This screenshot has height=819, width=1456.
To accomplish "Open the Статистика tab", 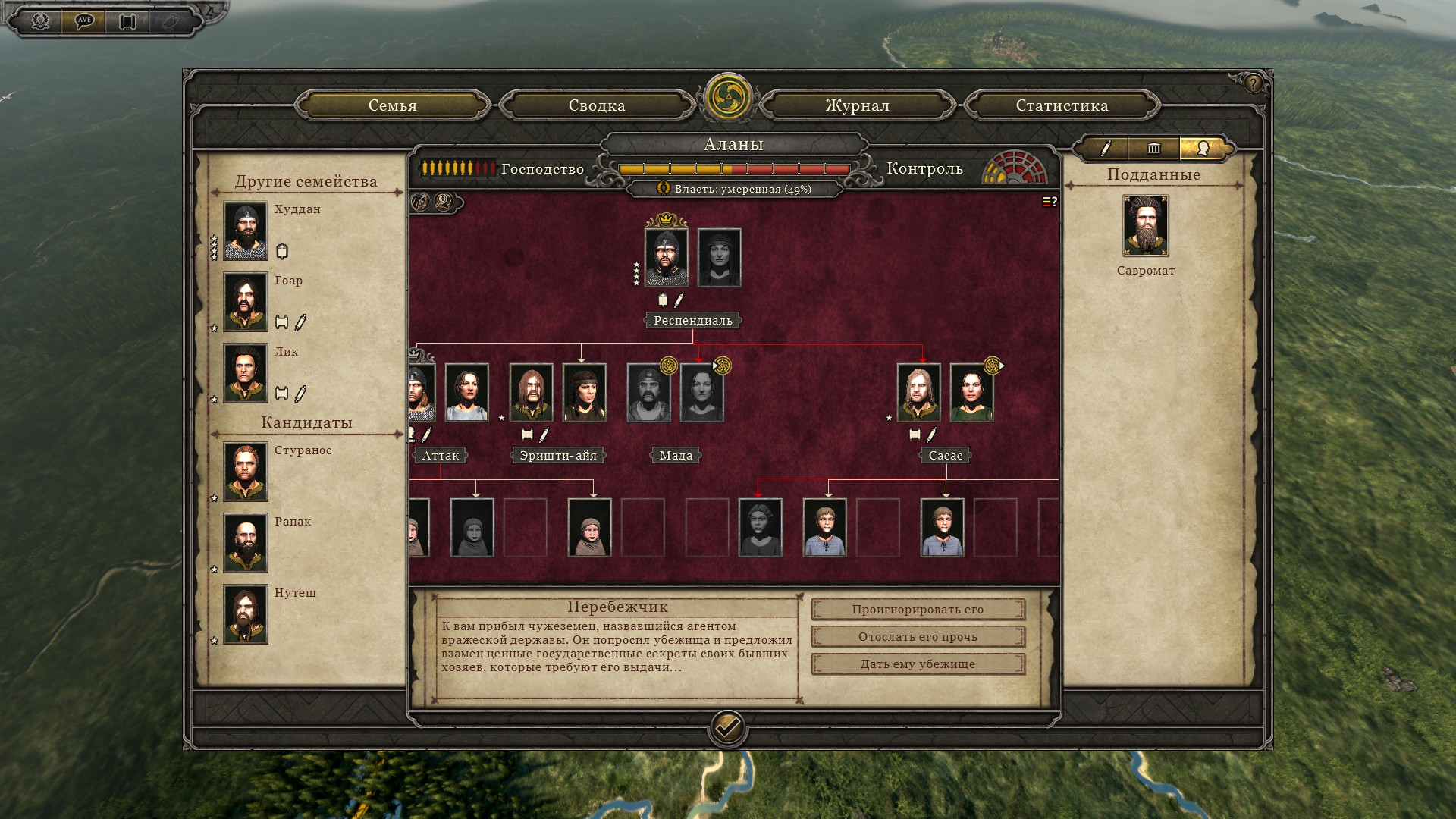I will 1062,105.
